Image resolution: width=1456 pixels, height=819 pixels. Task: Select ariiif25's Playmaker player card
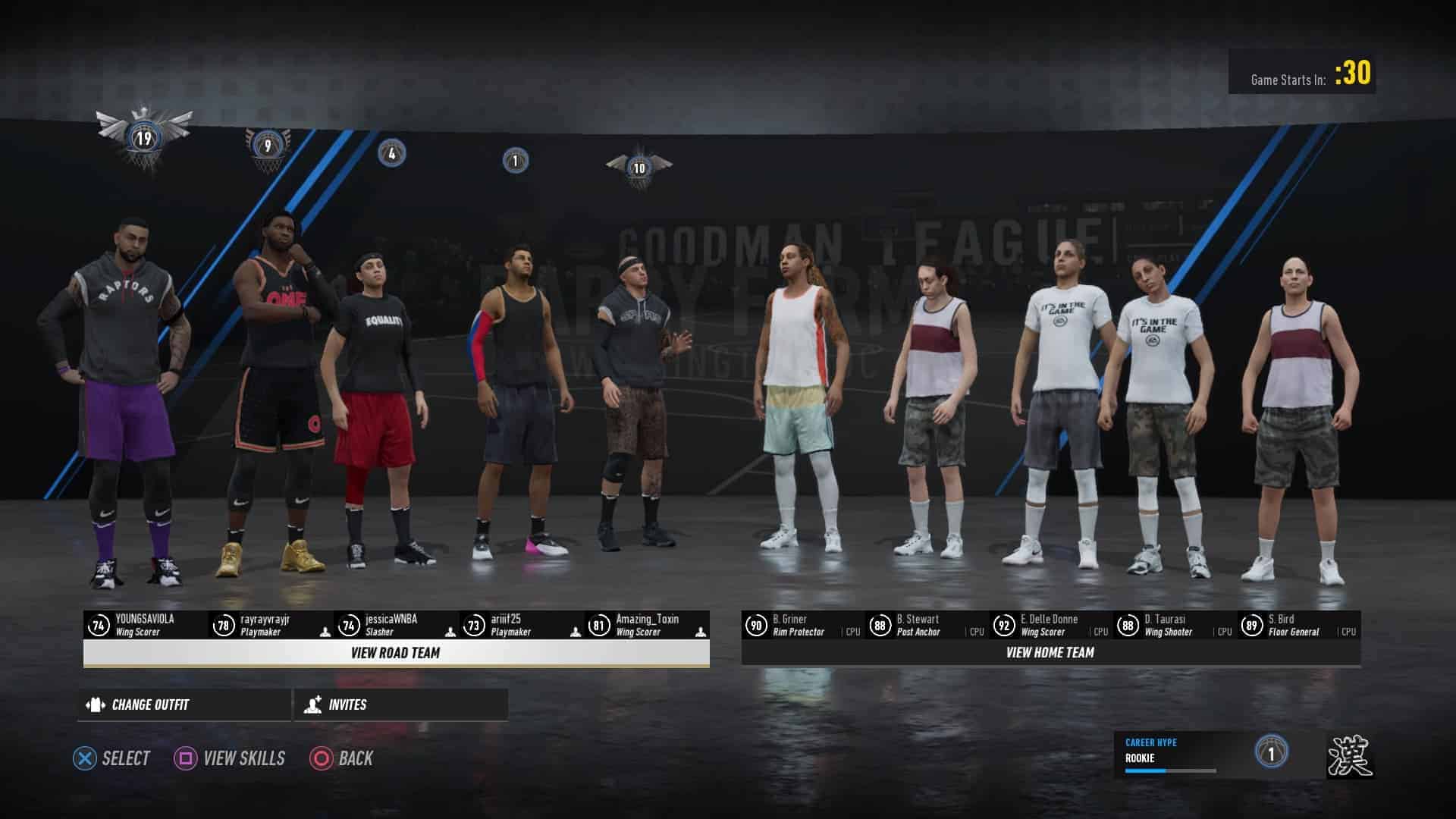(521, 626)
